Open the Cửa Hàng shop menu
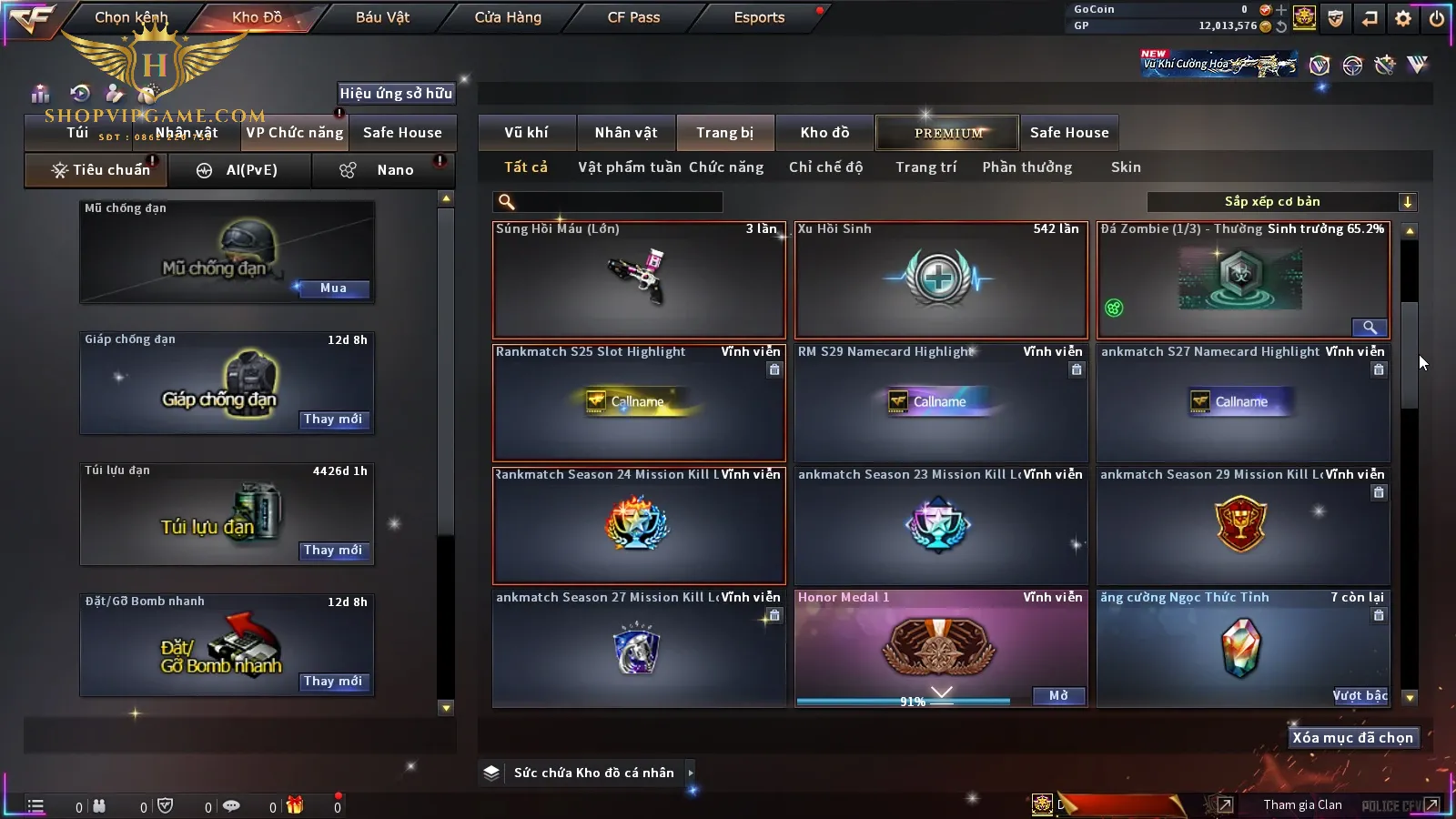 508,17
